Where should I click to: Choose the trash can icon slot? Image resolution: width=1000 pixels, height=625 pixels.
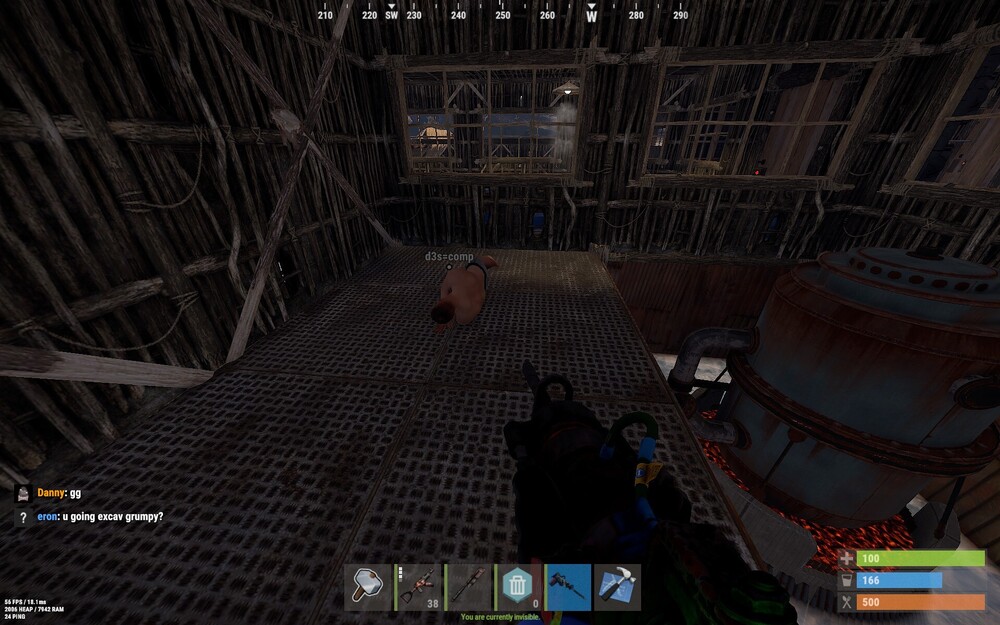518,587
